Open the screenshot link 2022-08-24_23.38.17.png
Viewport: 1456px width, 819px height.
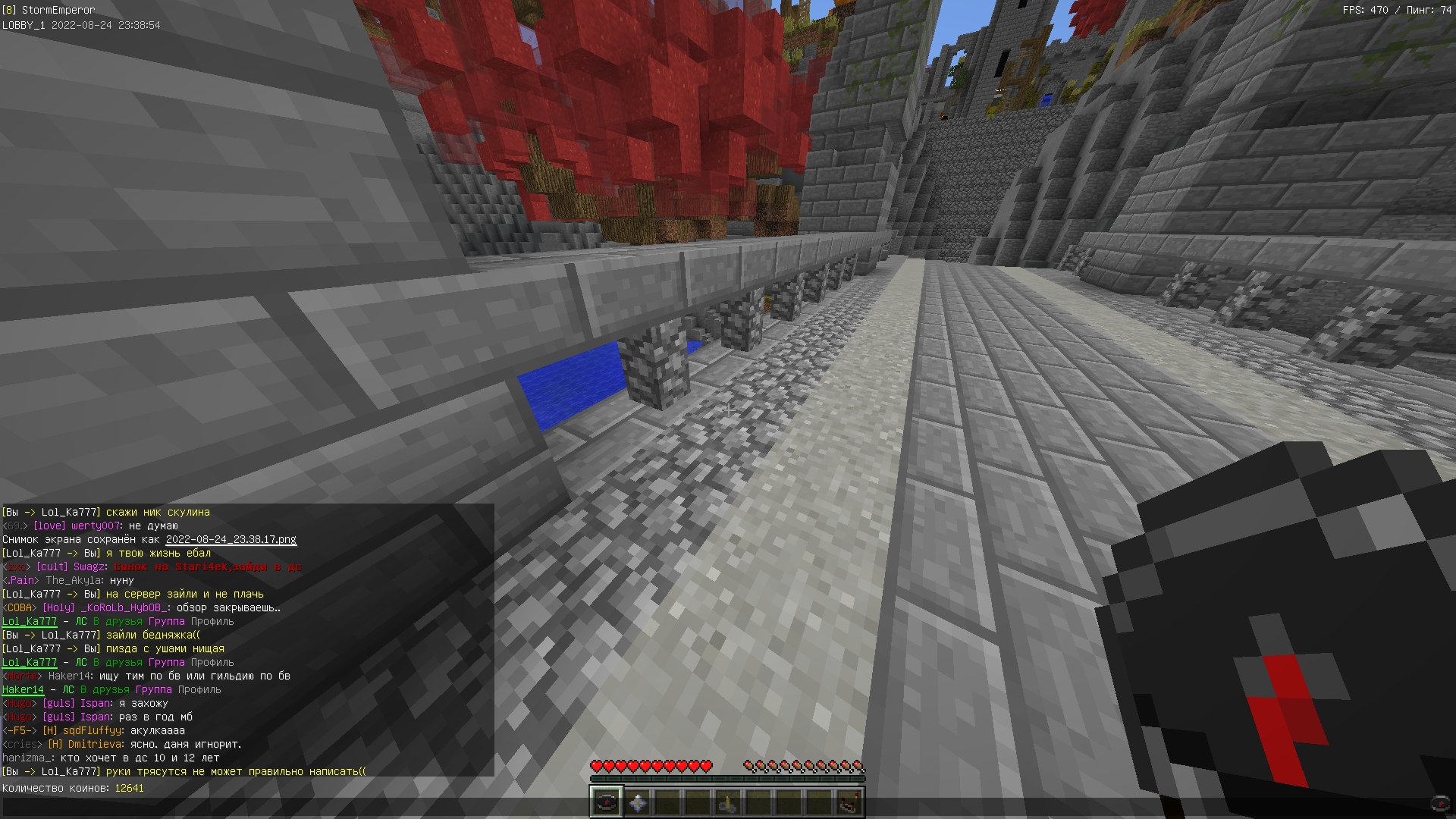coord(231,540)
